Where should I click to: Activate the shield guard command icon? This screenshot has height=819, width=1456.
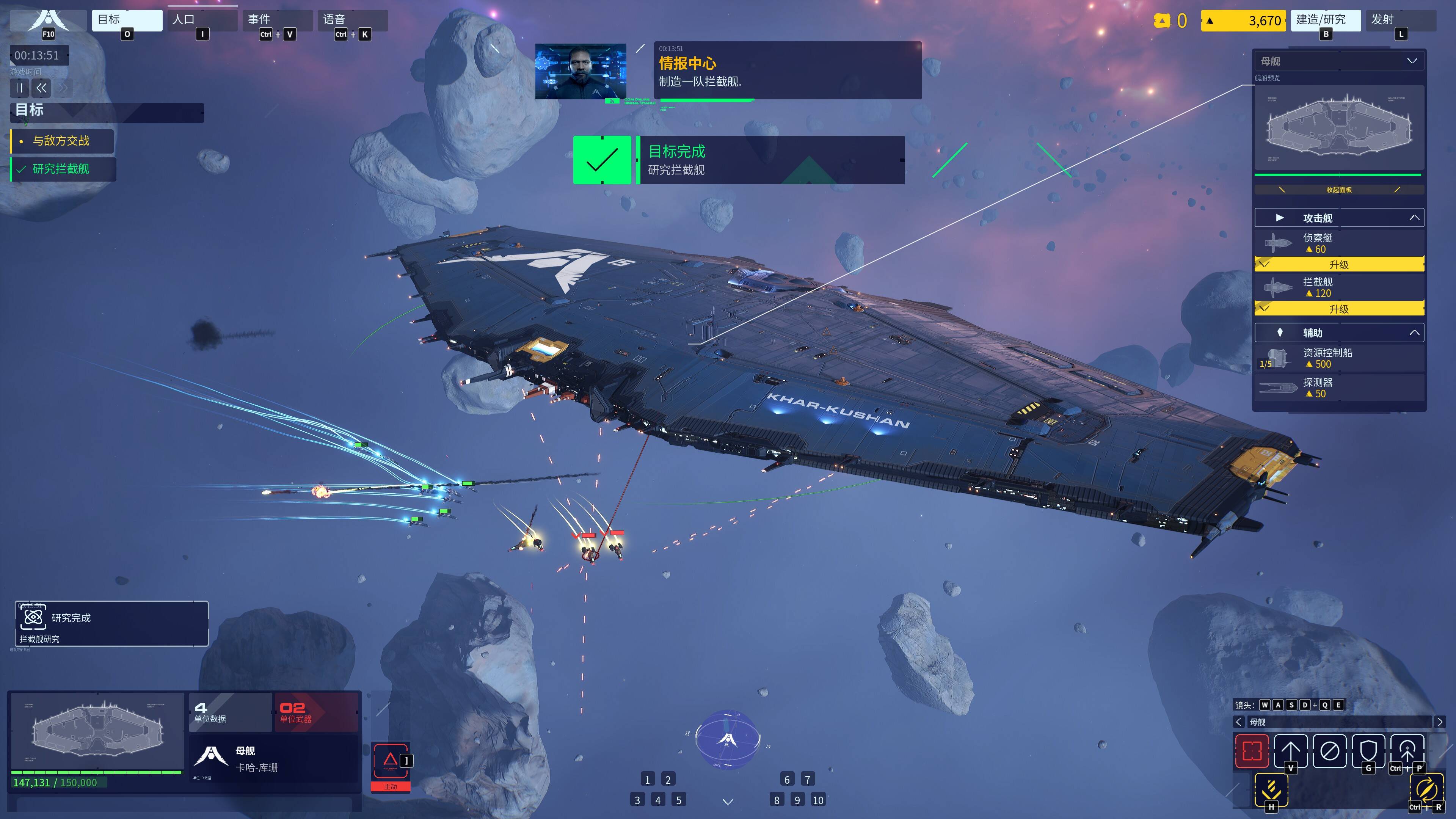point(1368,751)
